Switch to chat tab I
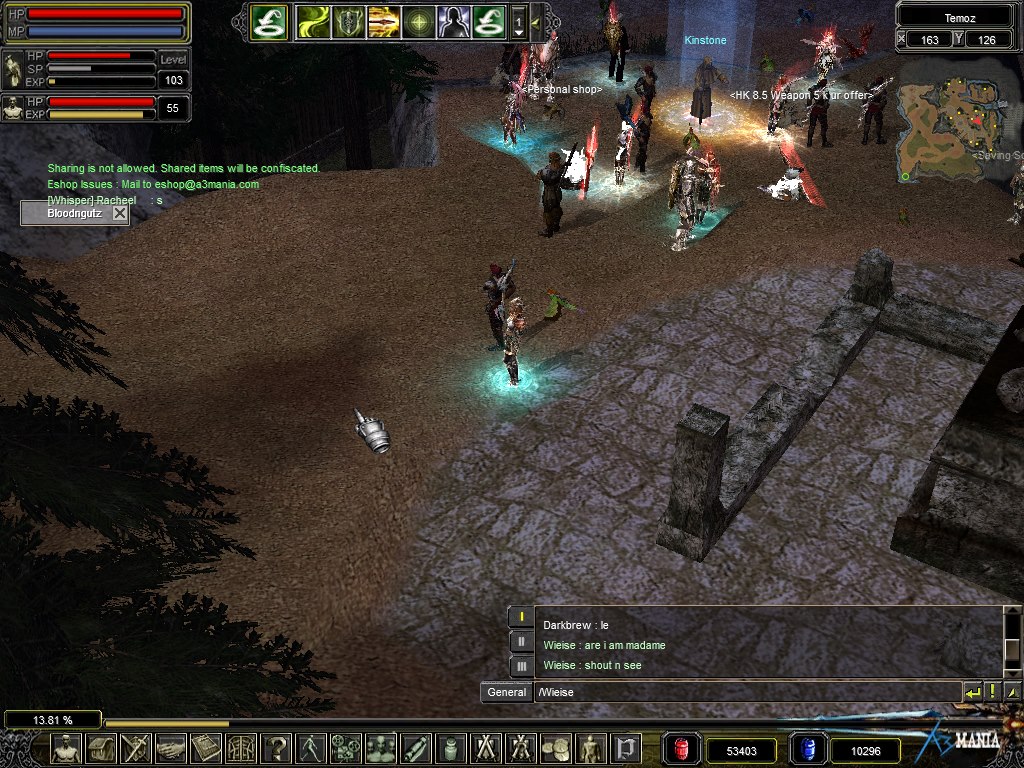The height and width of the screenshot is (768, 1024). (521, 616)
